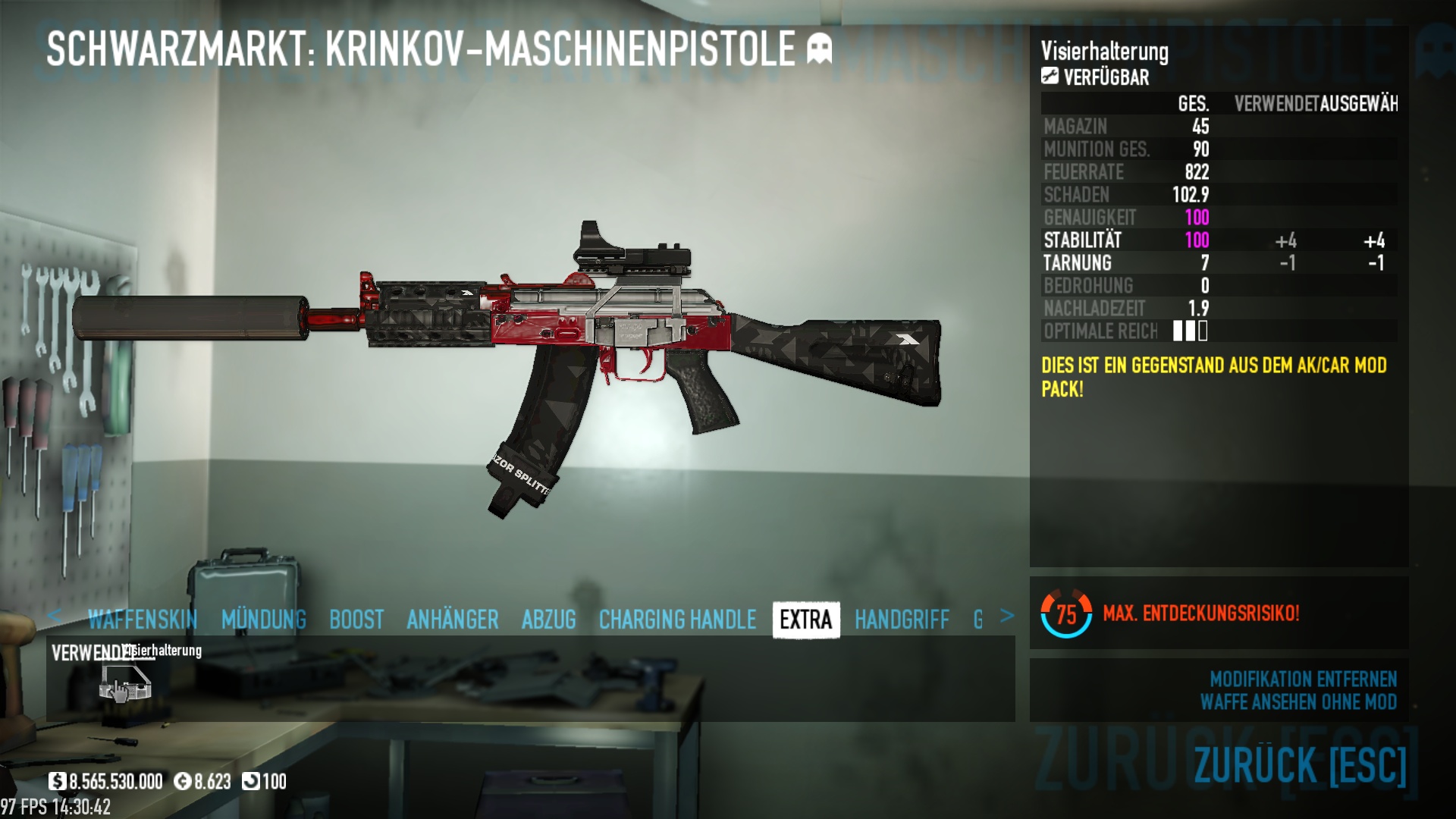This screenshot has height=819, width=1456.
Task: Choose the Abzug category
Action: coord(548,620)
